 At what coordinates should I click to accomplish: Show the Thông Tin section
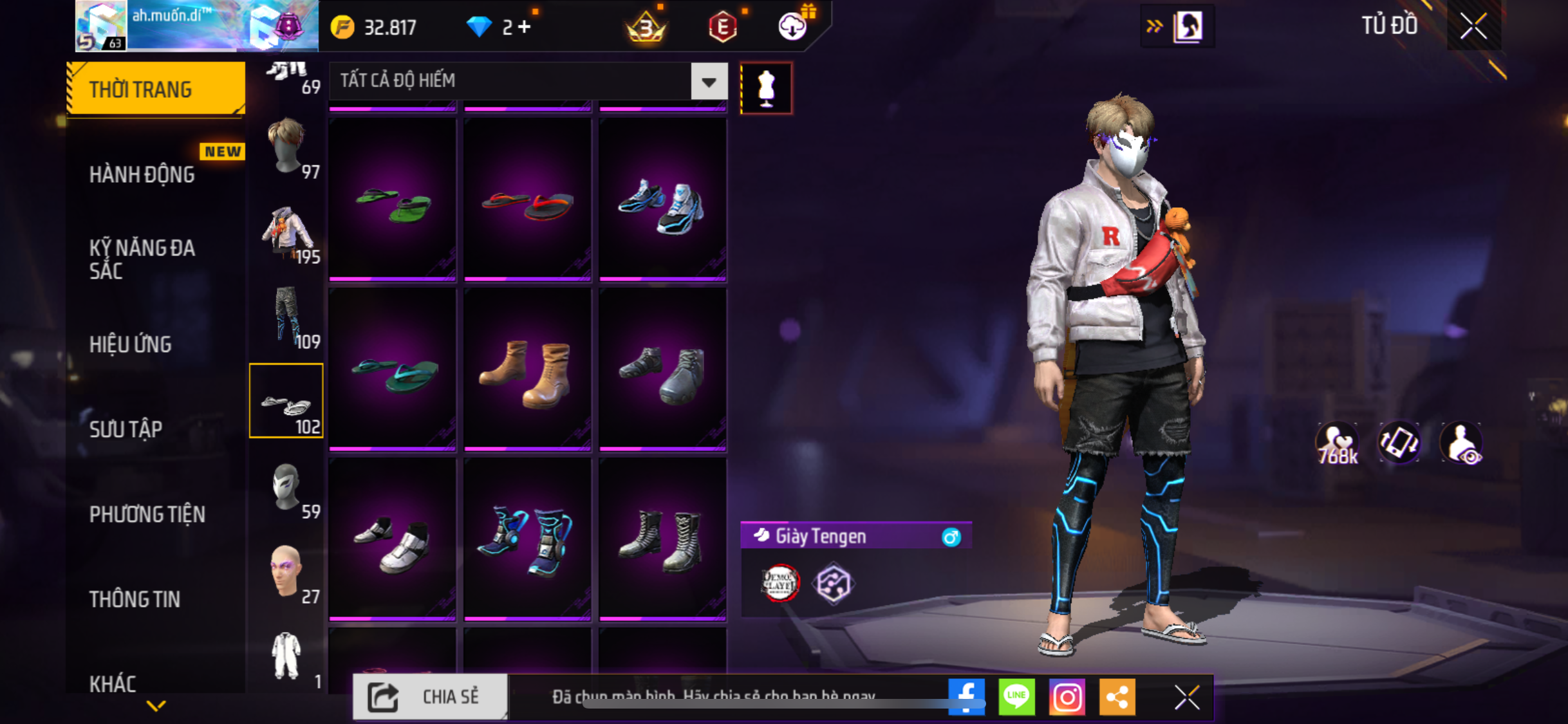coord(135,600)
